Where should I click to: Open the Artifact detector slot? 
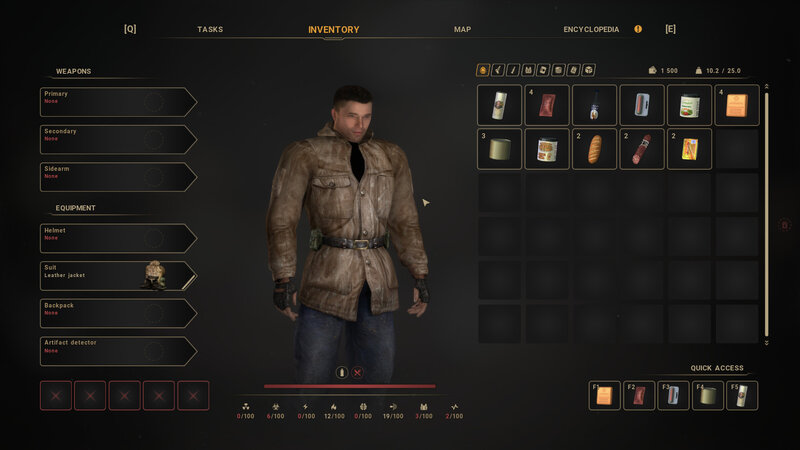coord(118,351)
